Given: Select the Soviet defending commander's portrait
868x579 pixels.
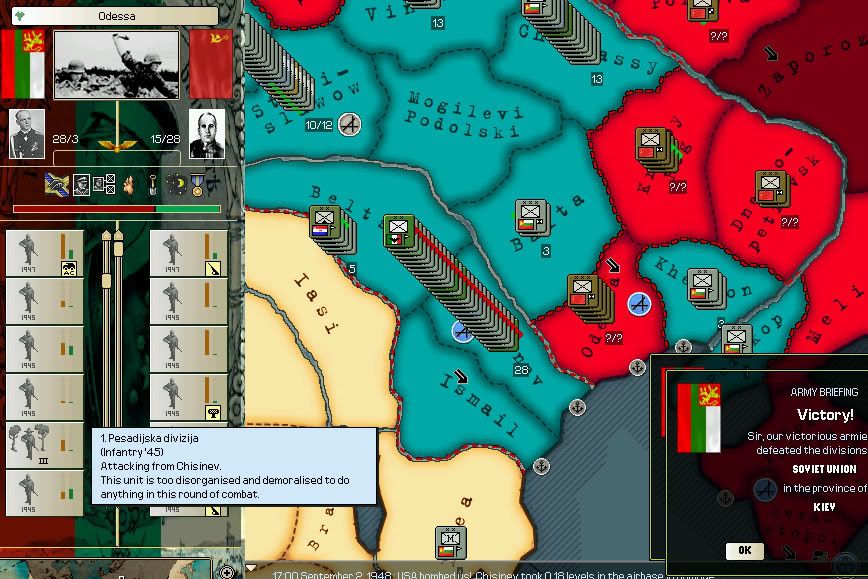Looking at the screenshot, I should point(207,131).
